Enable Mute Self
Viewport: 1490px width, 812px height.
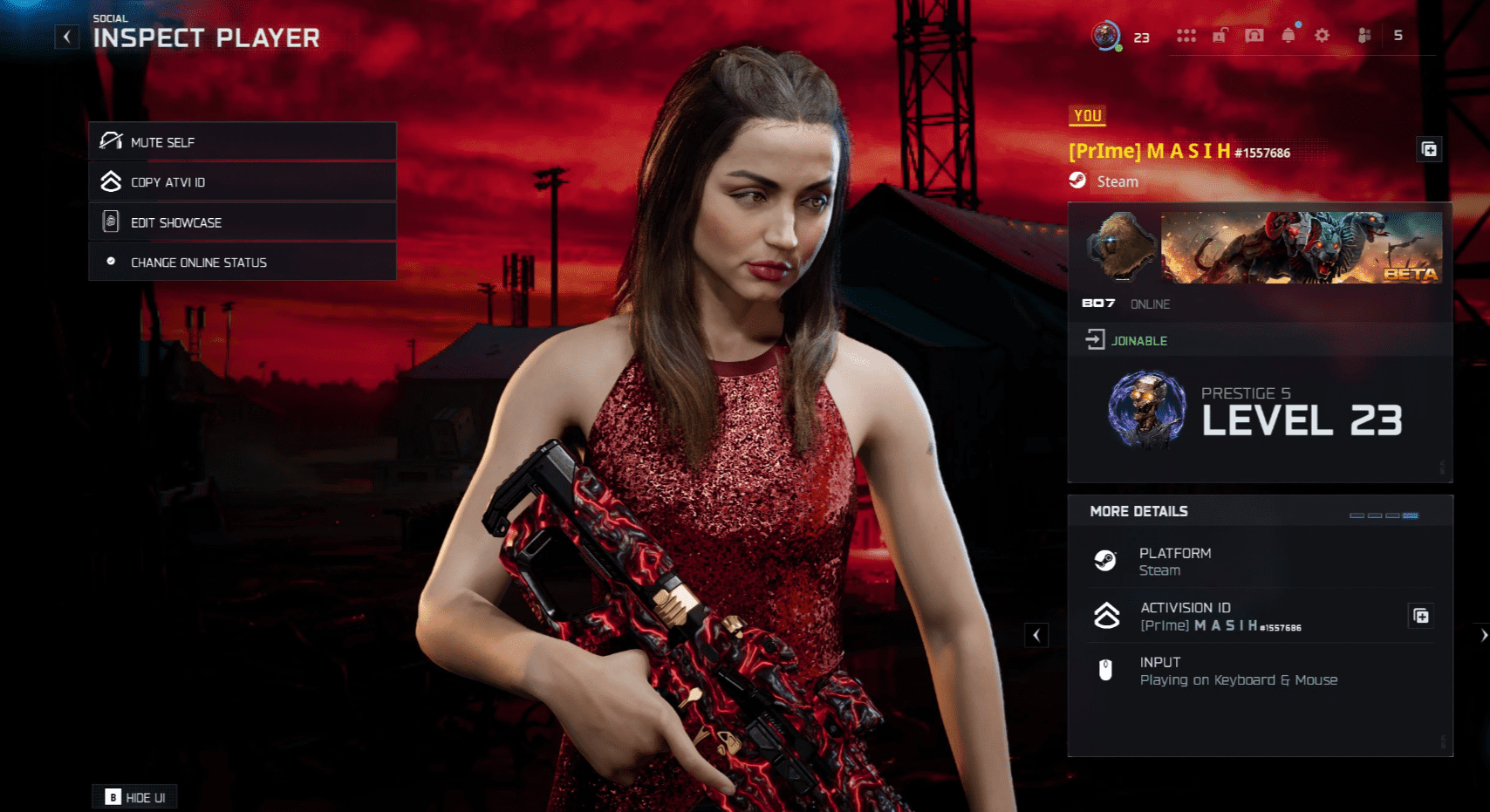[162, 141]
